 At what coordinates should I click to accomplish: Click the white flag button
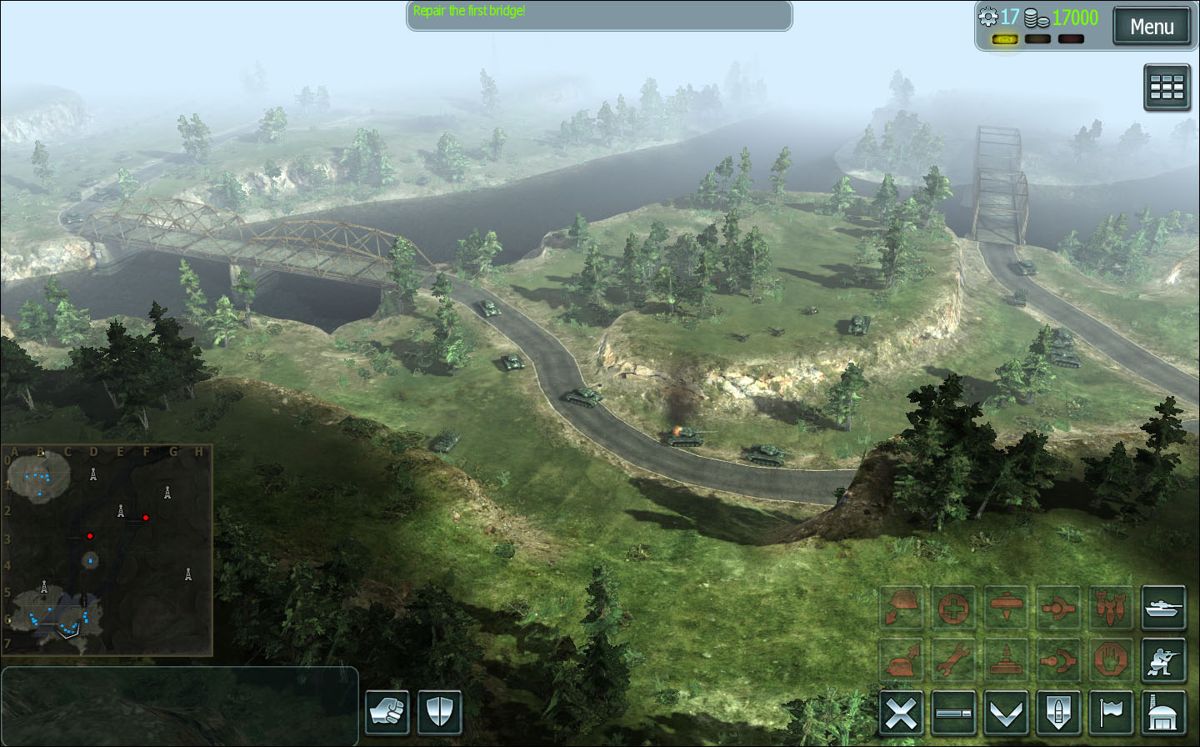click(x=1111, y=713)
